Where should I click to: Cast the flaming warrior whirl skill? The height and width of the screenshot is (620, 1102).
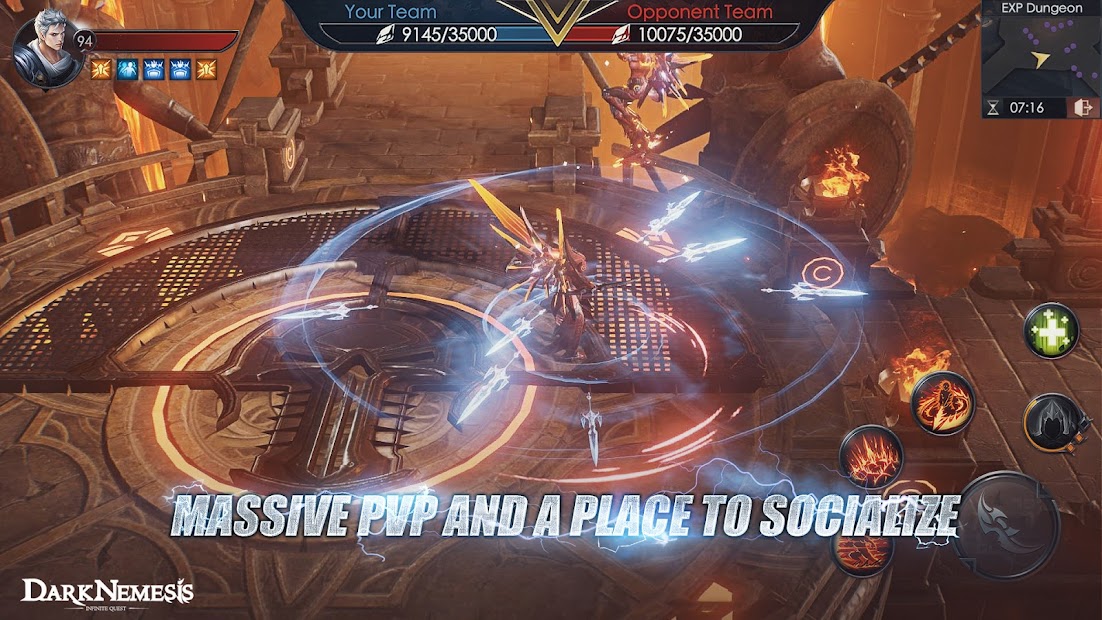click(x=942, y=402)
